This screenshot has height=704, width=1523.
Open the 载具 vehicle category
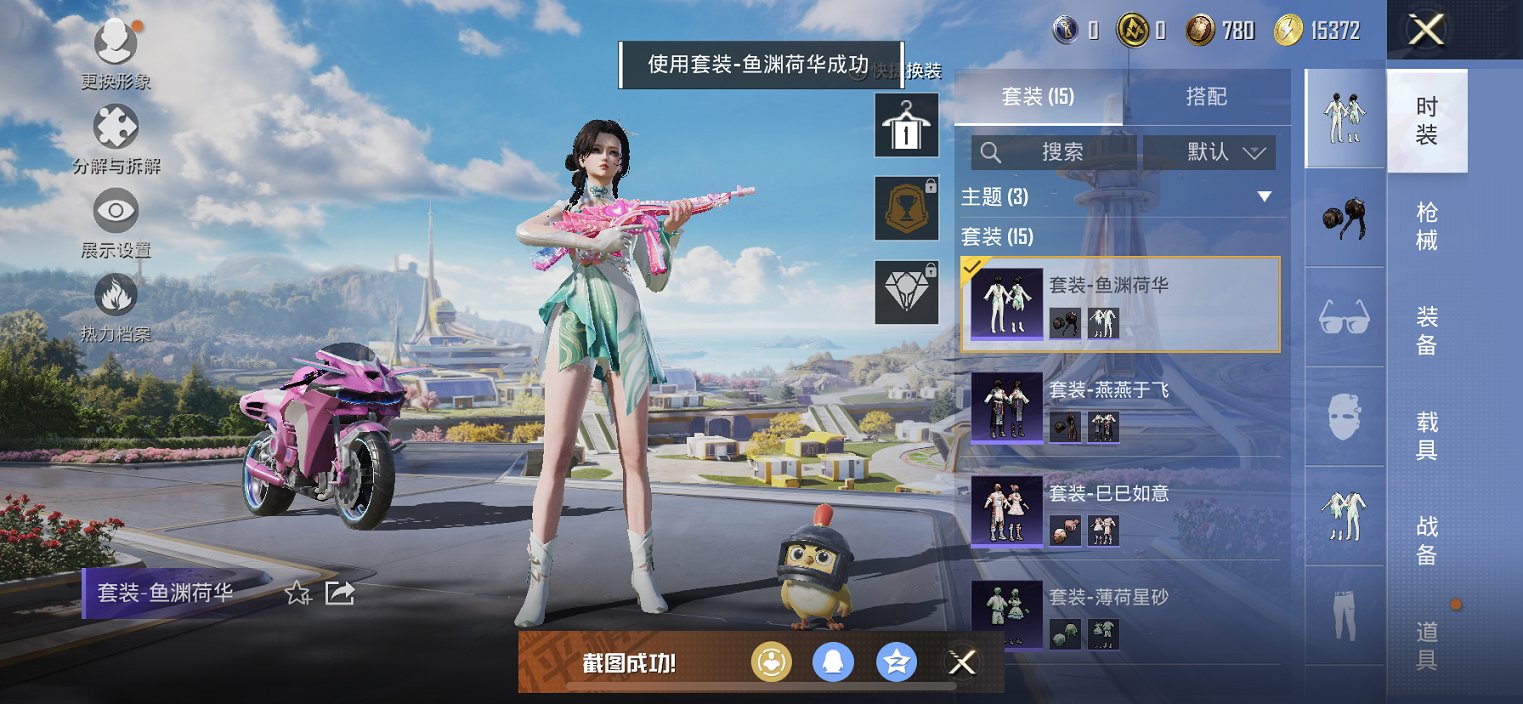tap(1426, 435)
